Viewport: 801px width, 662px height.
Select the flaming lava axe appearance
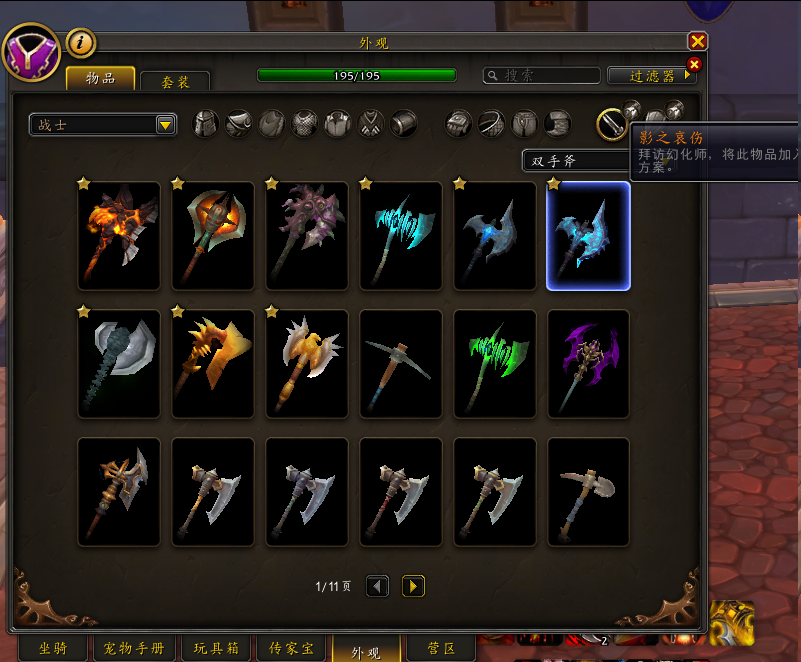[x=119, y=236]
